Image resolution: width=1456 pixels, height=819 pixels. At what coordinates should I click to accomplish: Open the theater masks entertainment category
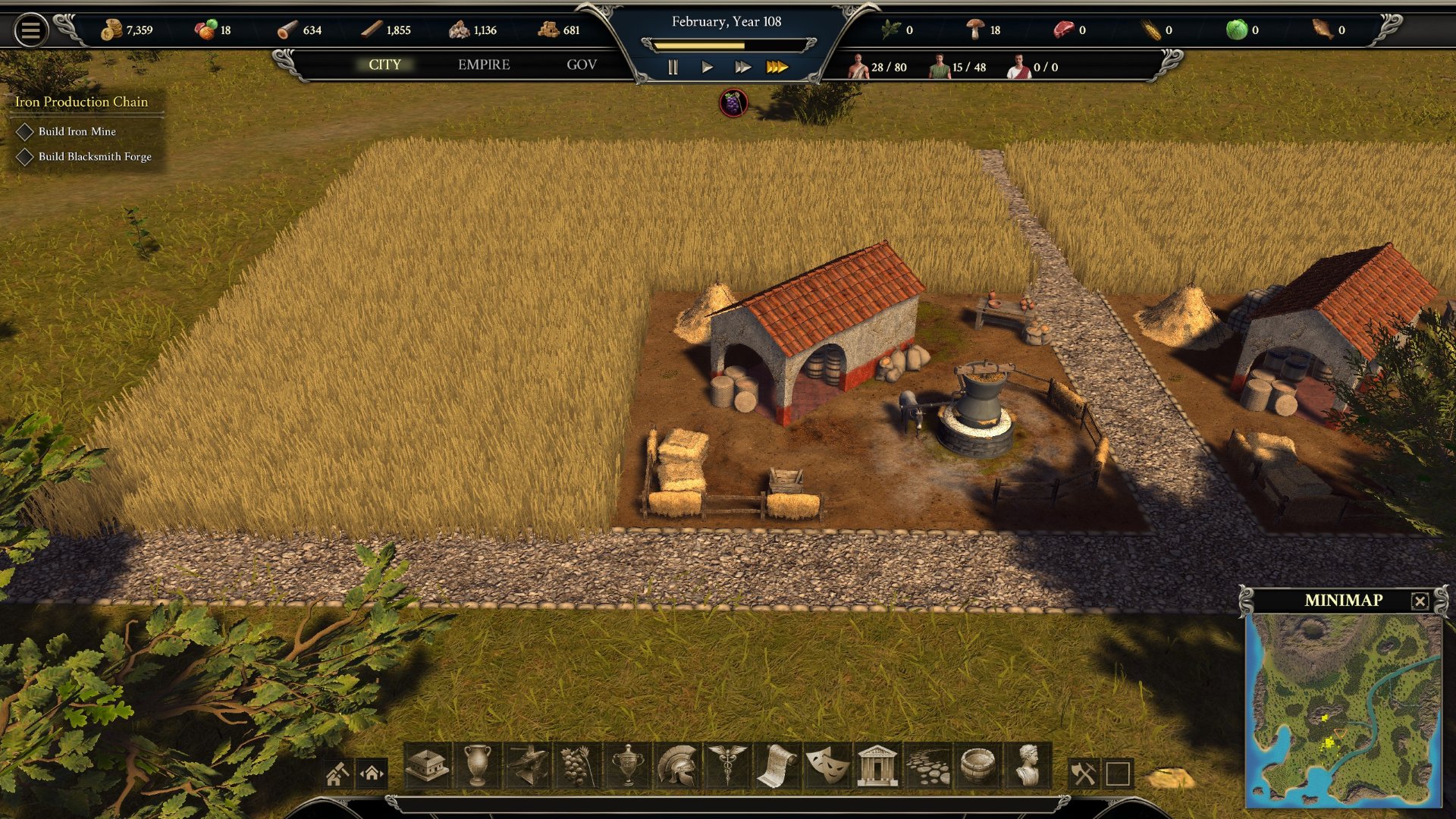[827, 765]
